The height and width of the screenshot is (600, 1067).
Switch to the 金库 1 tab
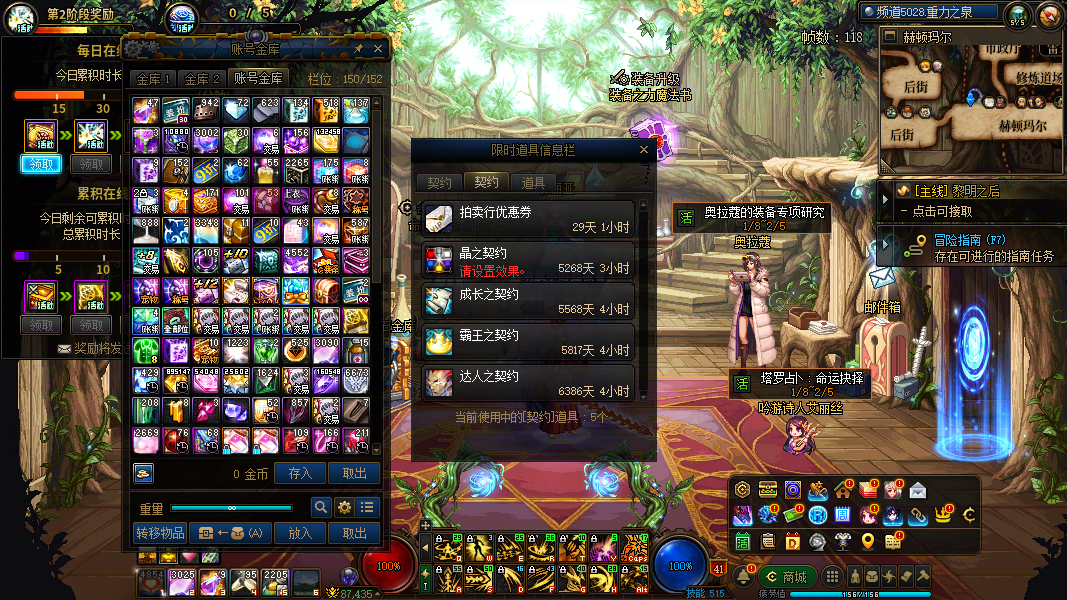coord(154,79)
